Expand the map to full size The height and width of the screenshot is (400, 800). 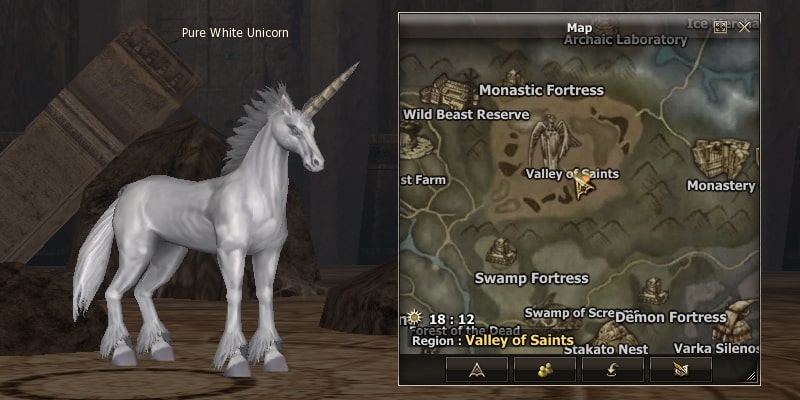click(x=720, y=28)
